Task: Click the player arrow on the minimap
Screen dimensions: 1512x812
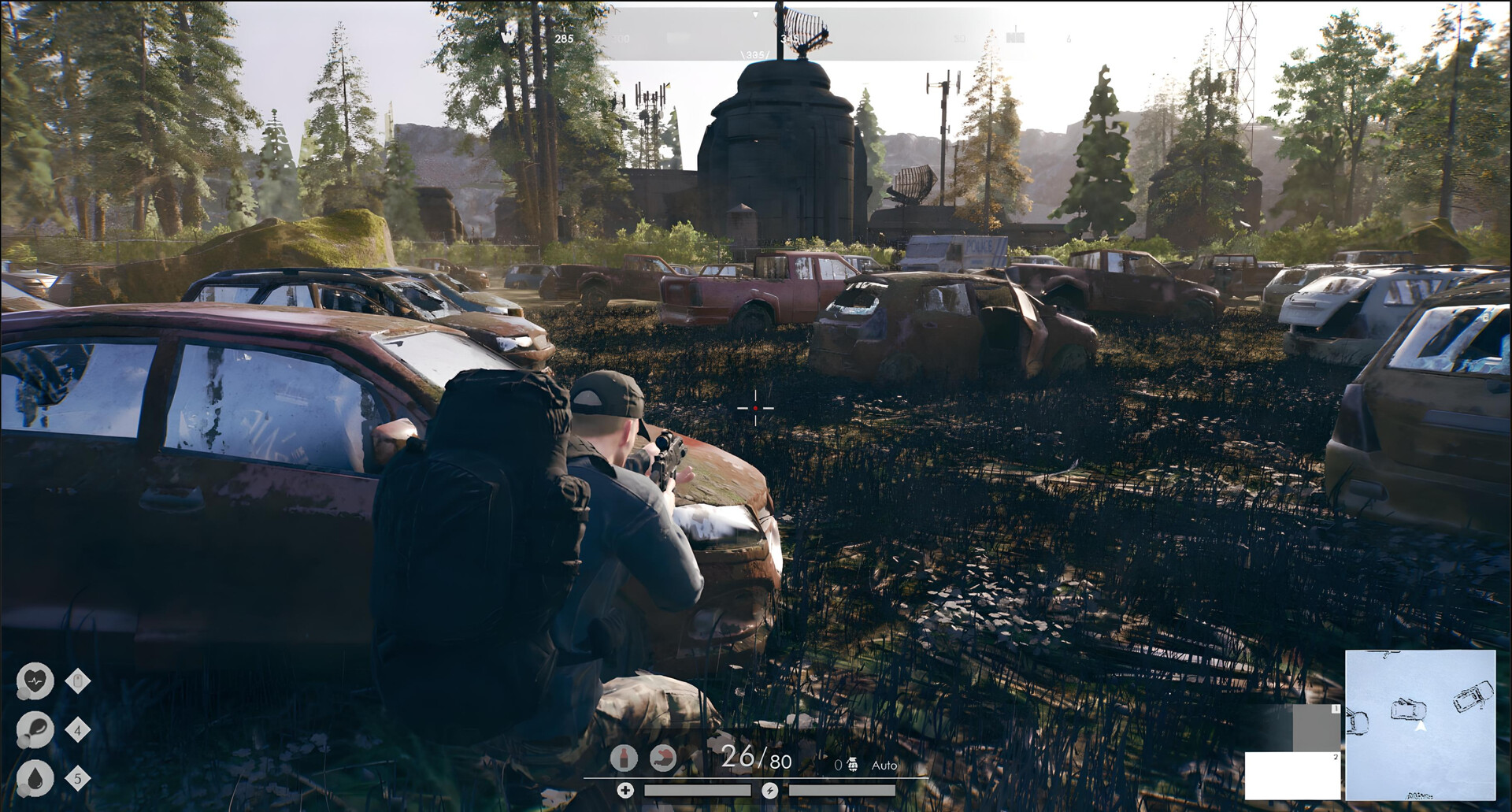Action: 1420,725
